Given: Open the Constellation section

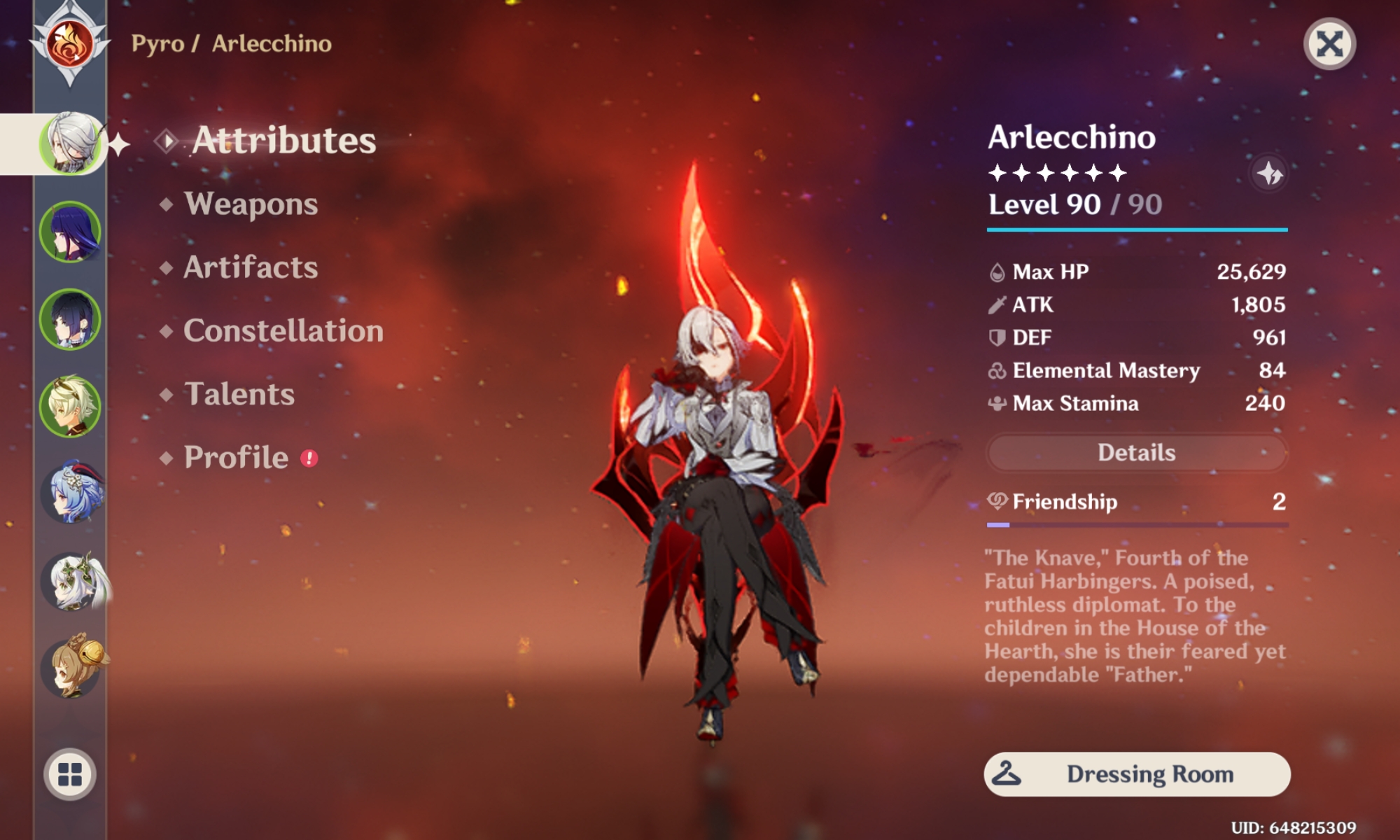Looking at the screenshot, I should tap(283, 330).
